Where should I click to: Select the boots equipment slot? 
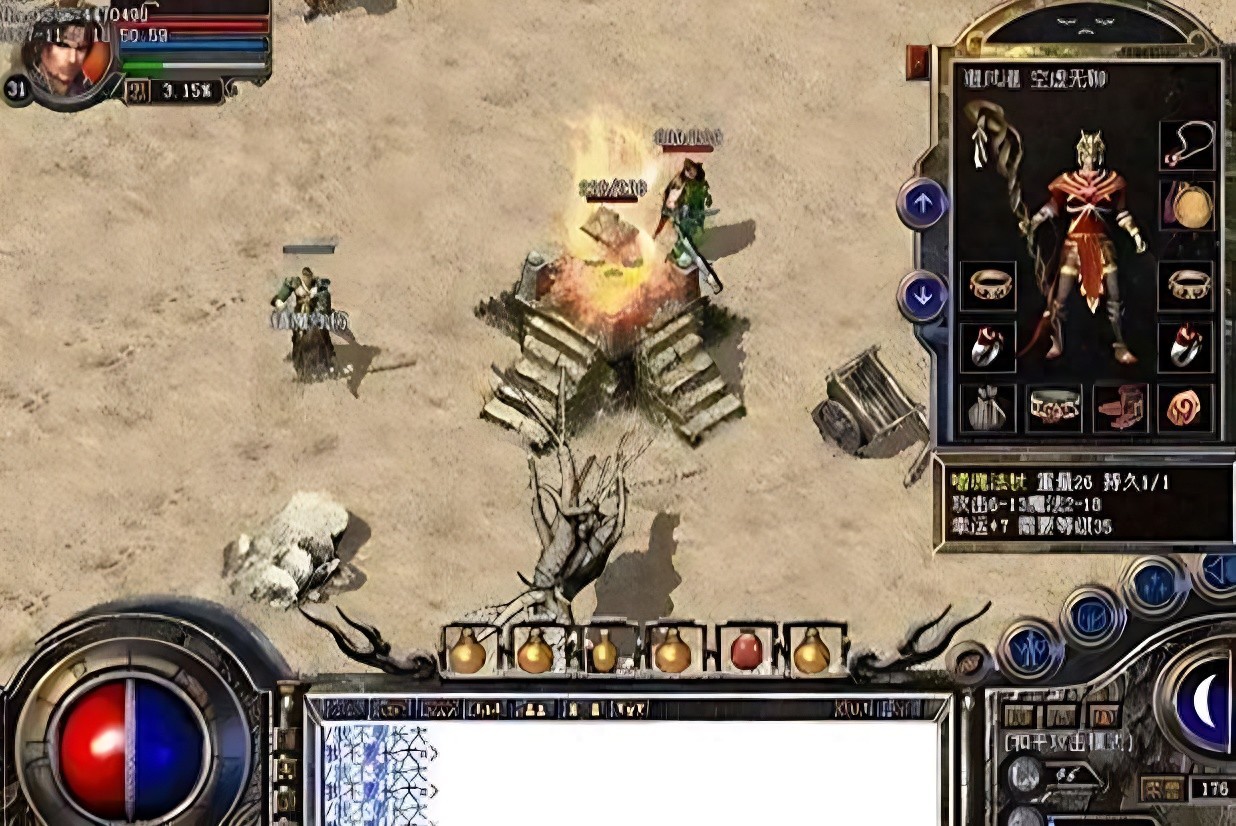click(1120, 408)
